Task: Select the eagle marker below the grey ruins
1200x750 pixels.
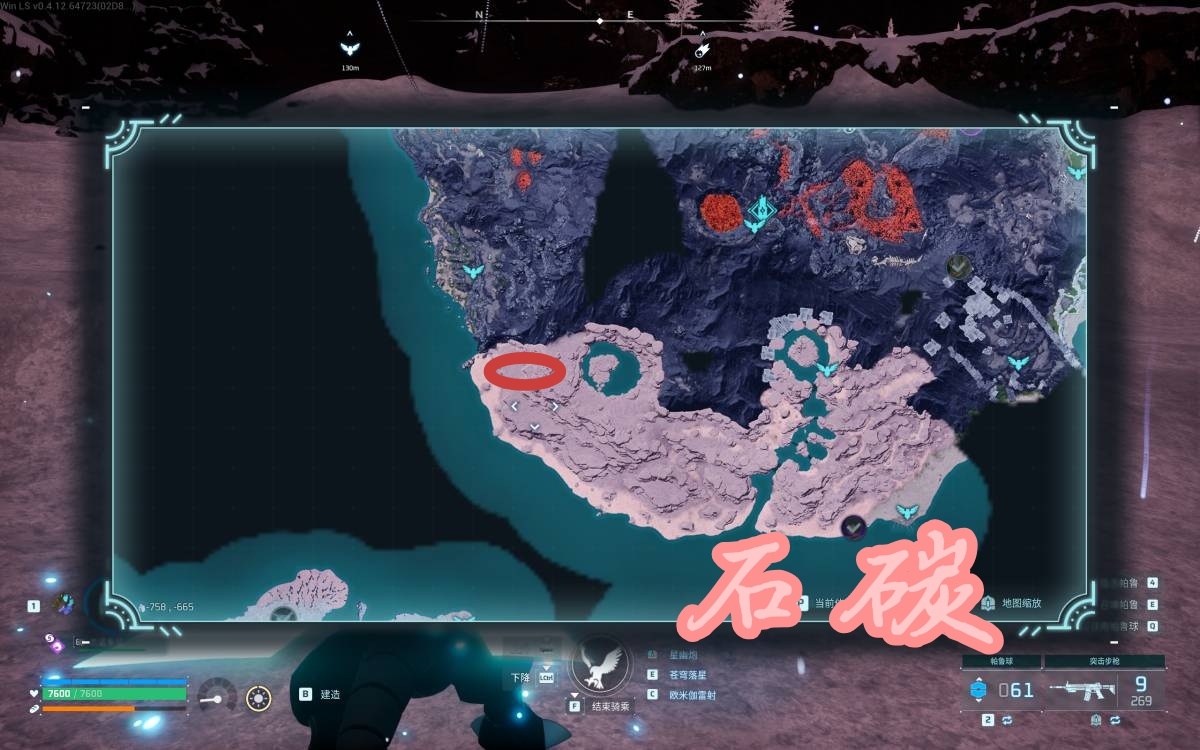Action: pos(1019,362)
